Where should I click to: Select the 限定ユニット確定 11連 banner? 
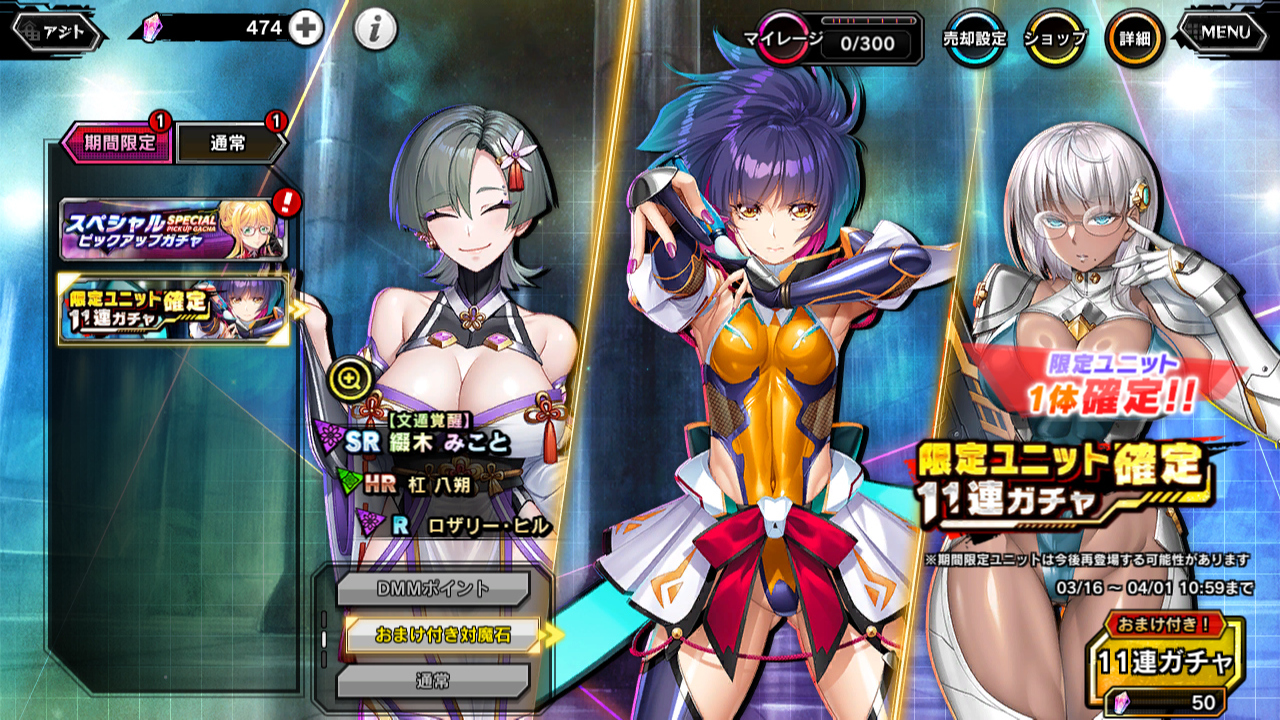click(x=173, y=309)
